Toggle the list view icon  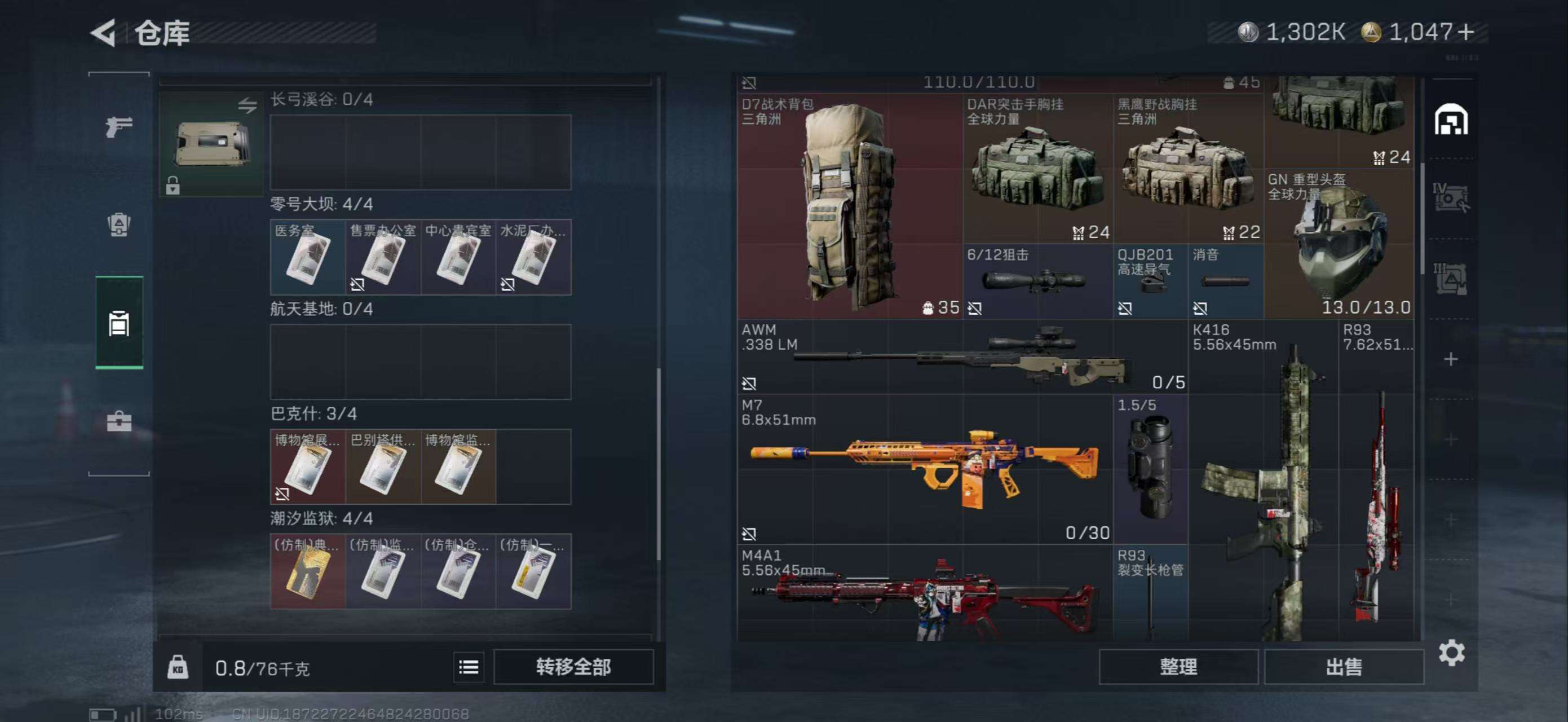pyautogui.click(x=468, y=667)
